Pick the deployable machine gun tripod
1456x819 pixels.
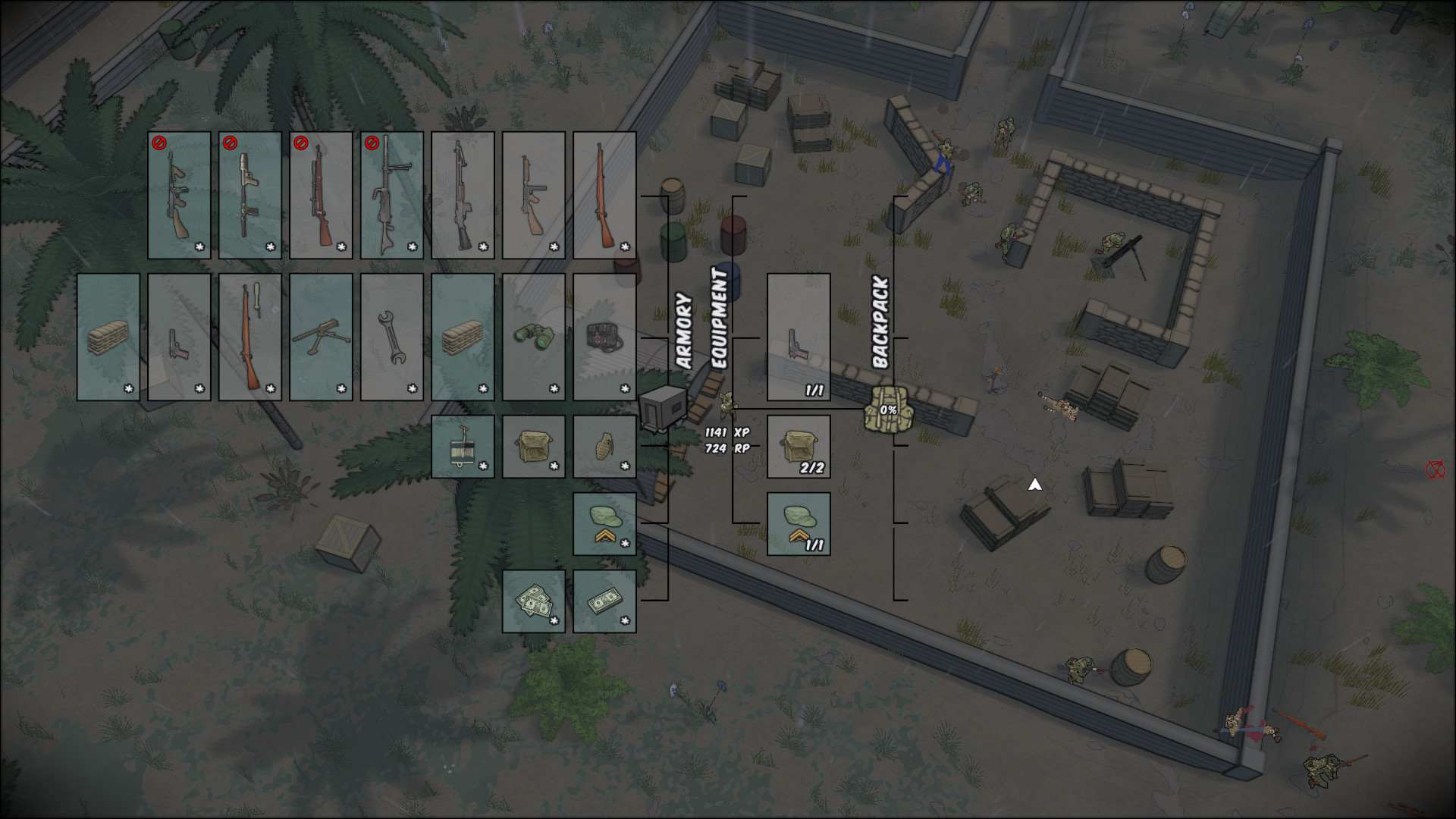point(322,337)
